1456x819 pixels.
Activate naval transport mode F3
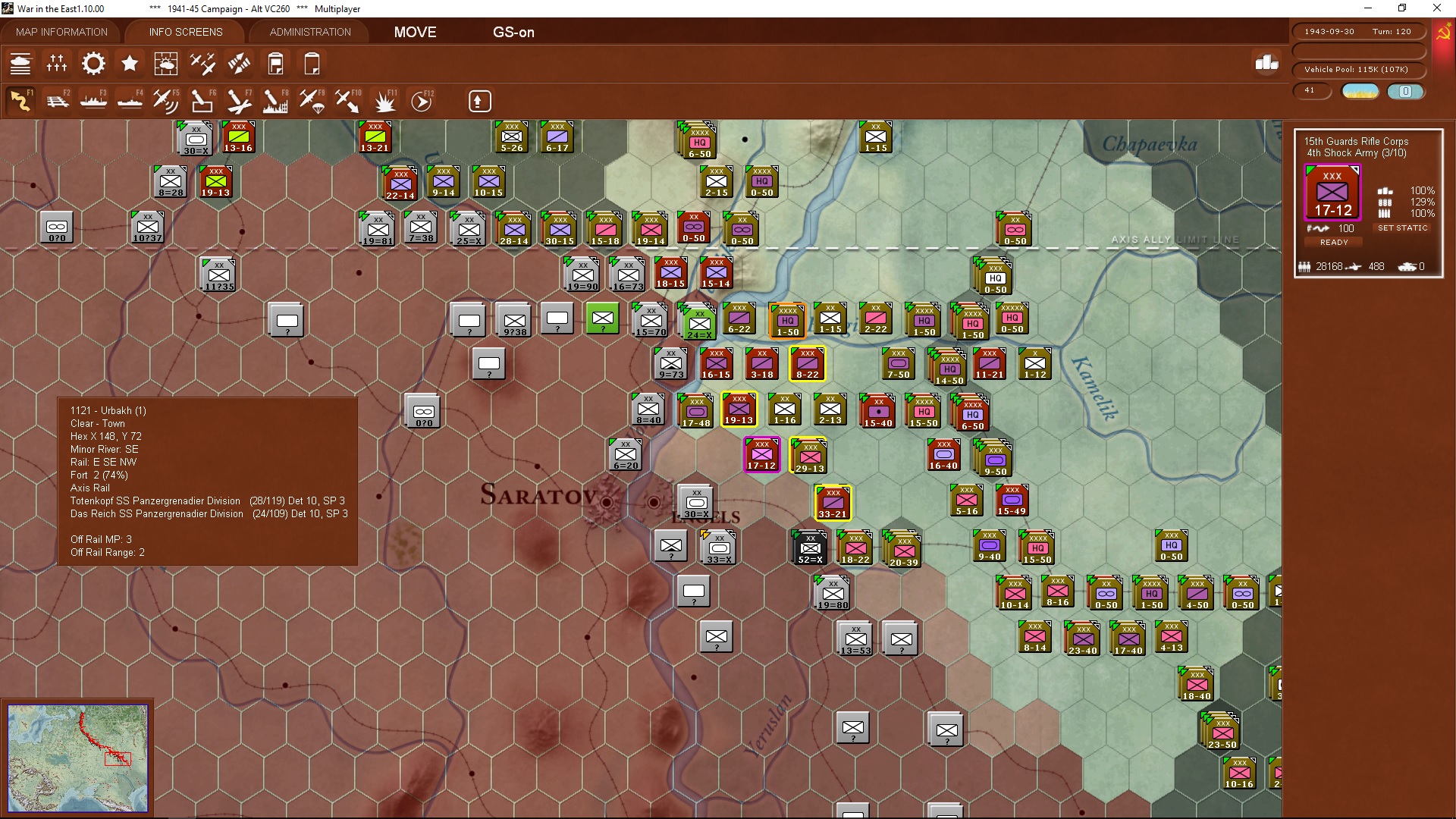point(93,100)
